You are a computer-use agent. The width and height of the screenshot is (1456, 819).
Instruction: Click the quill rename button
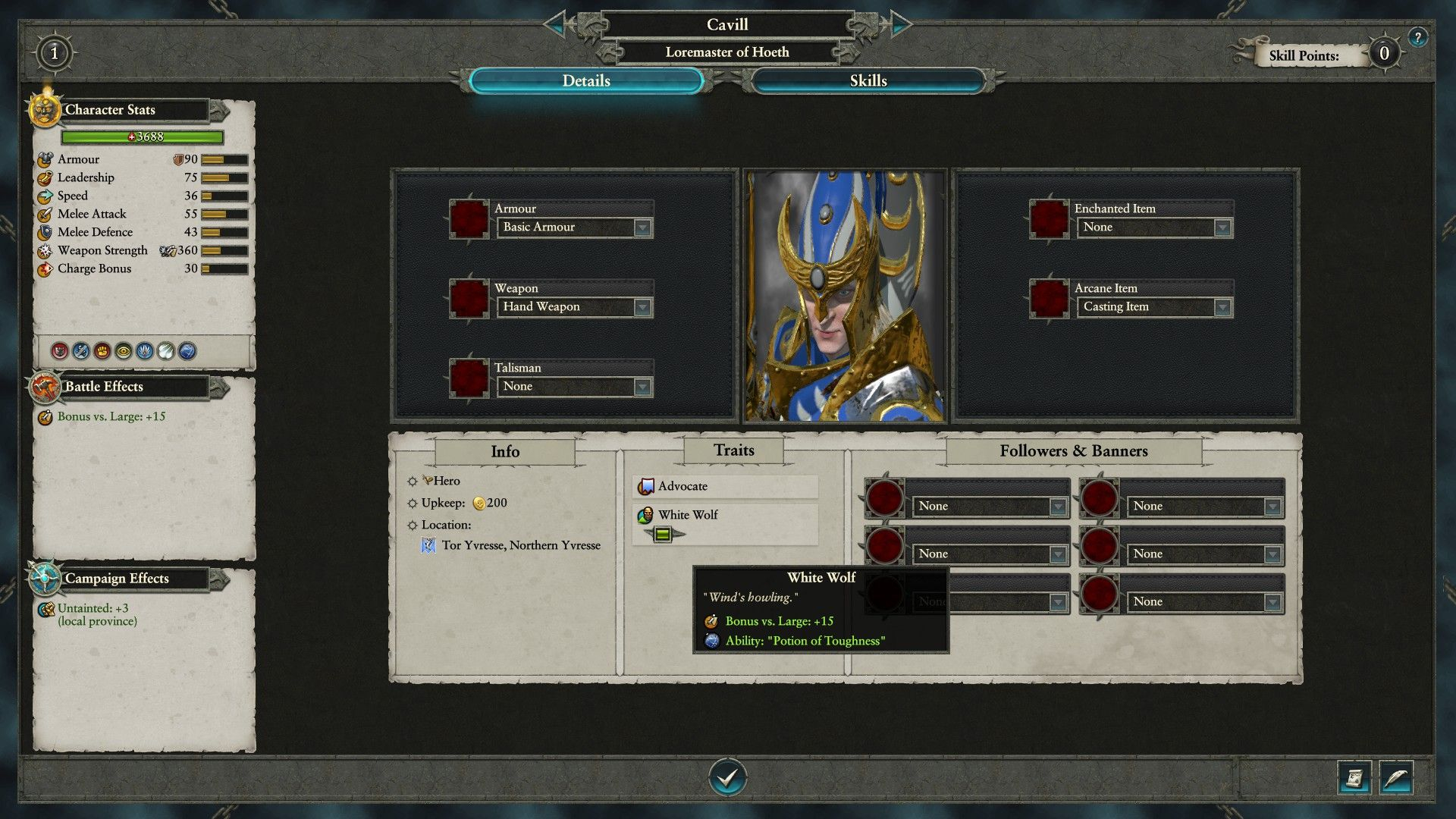[1396, 778]
